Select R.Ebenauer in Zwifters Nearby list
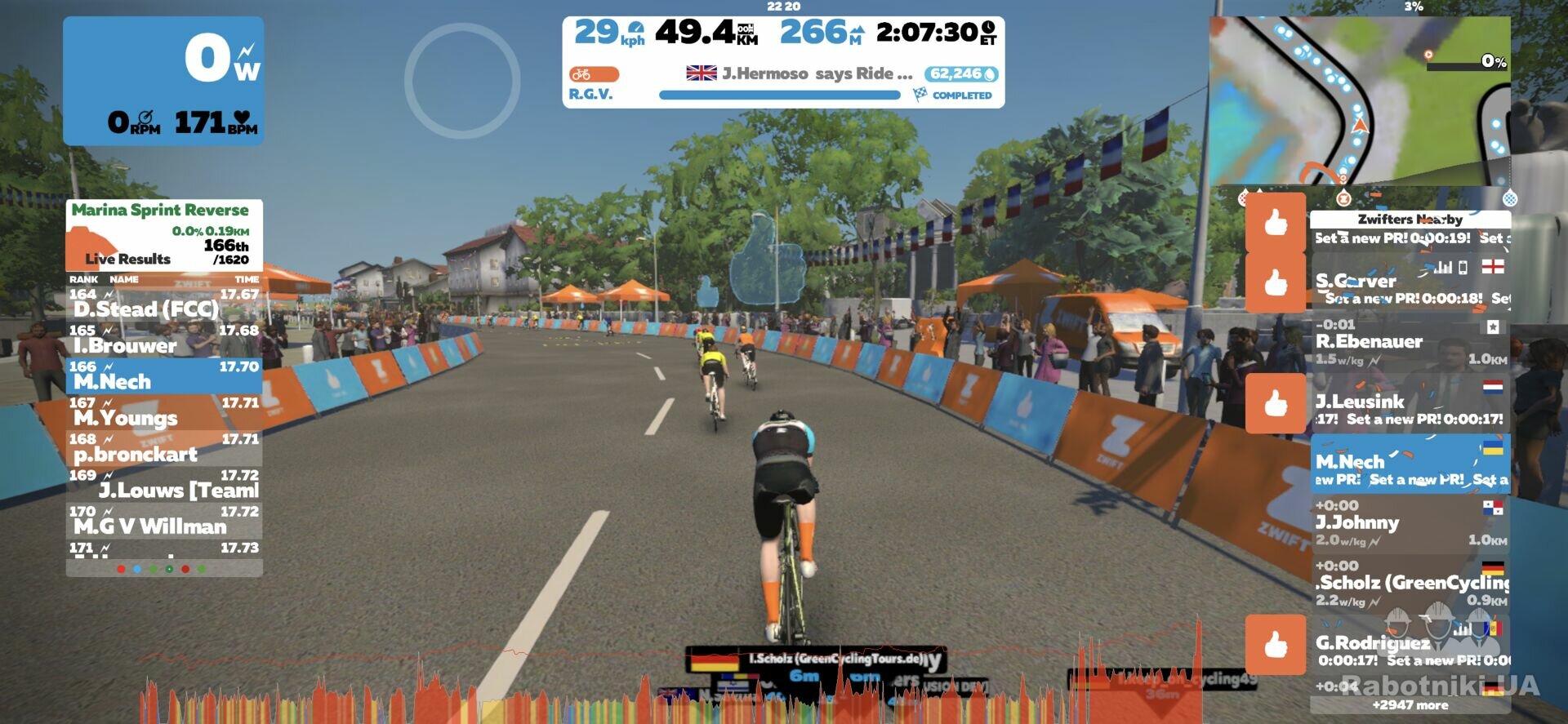The width and height of the screenshot is (1568, 724). pyautogui.click(x=1410, y=344)
